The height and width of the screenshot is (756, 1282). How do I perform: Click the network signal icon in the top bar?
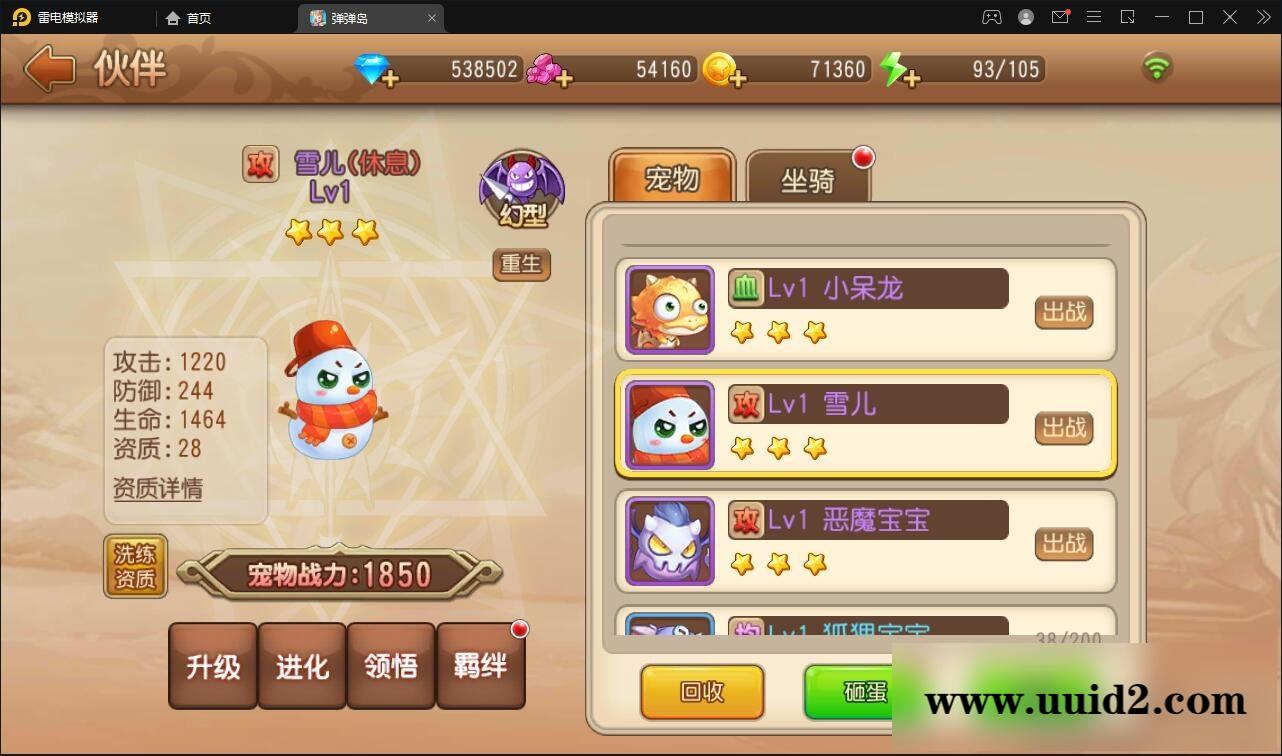(x=1157, y=68)
